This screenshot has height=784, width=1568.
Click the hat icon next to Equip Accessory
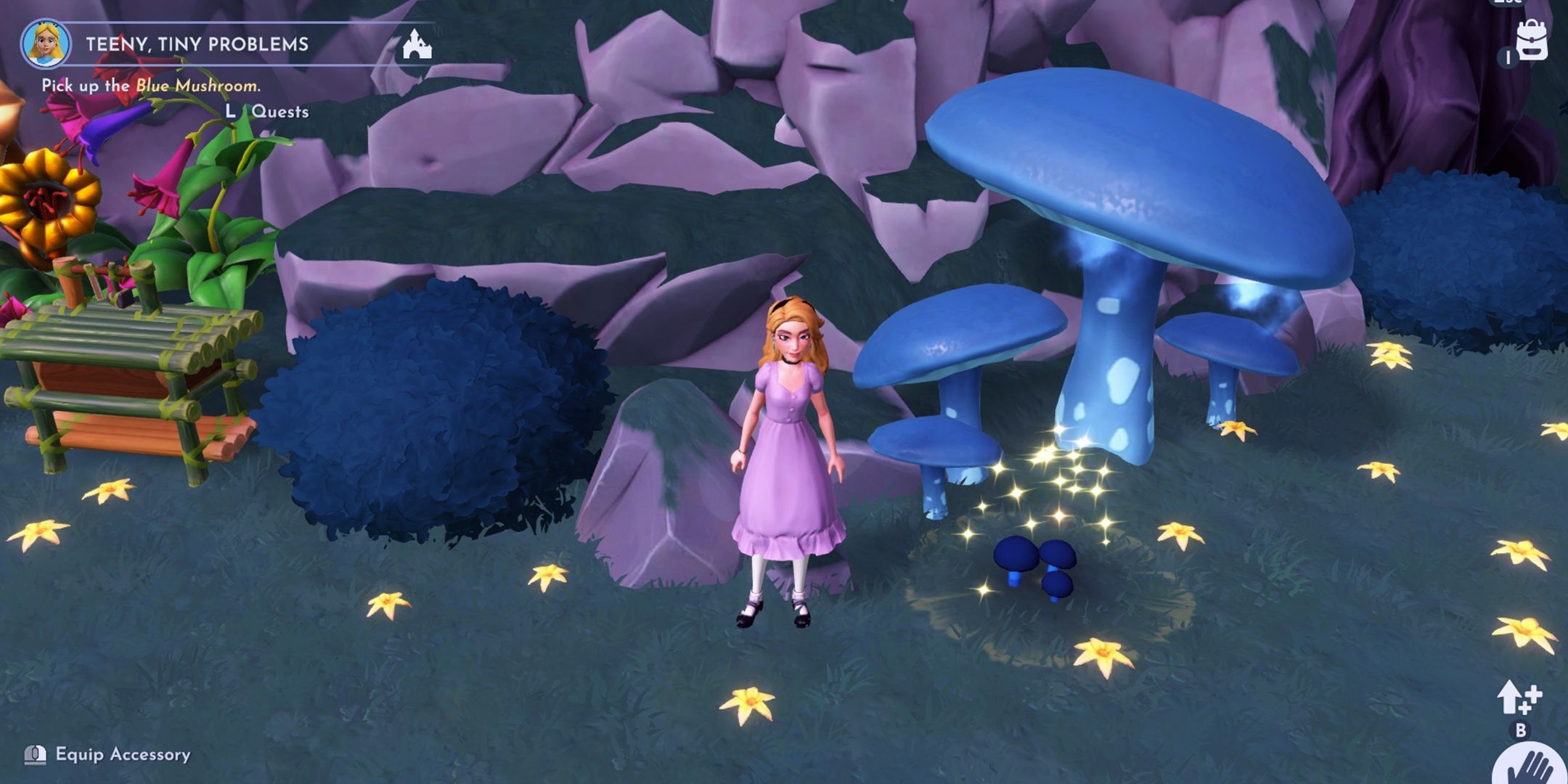pos(35,756)
